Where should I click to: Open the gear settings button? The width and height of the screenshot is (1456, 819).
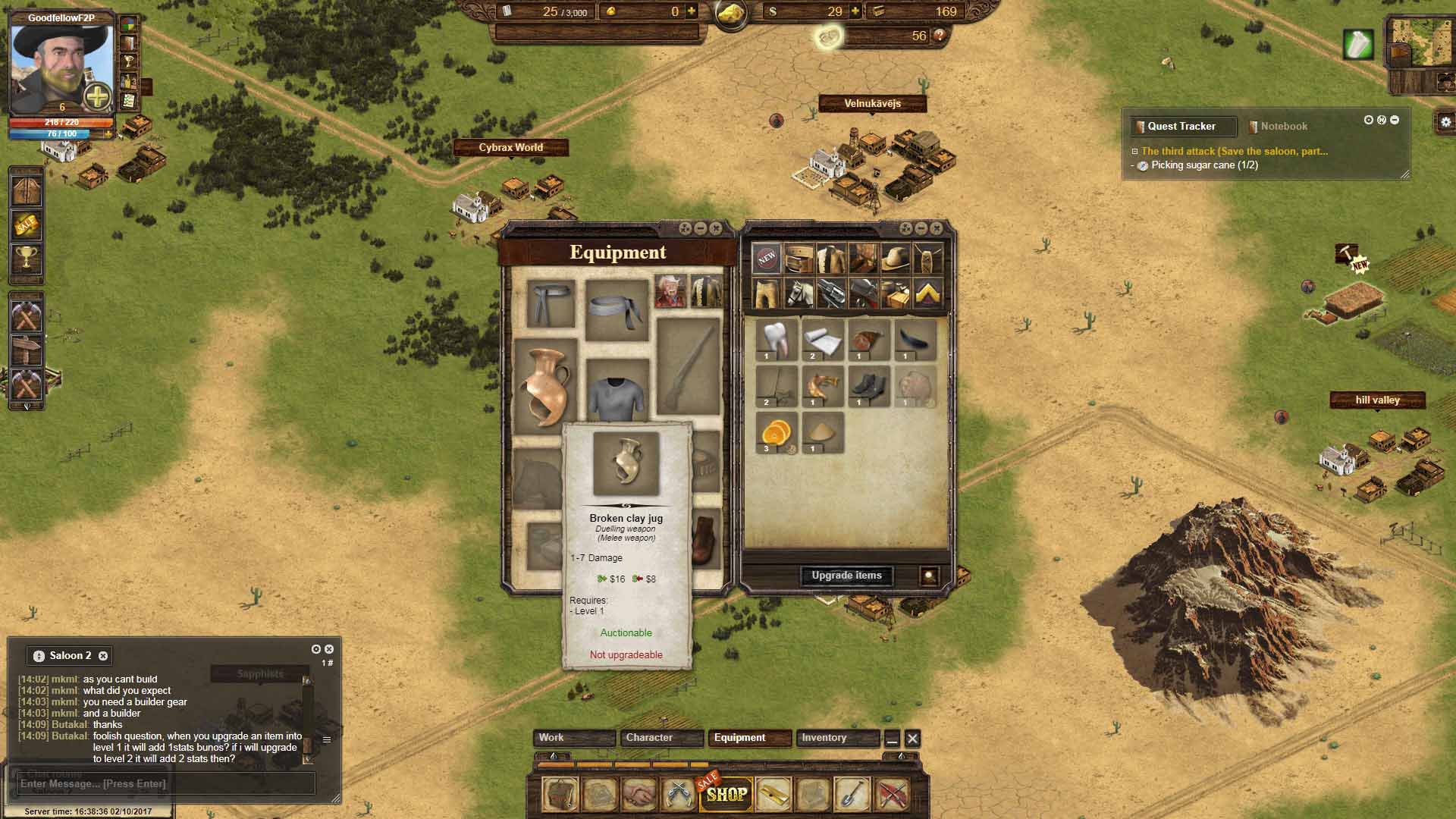[x=1445, y=122]
